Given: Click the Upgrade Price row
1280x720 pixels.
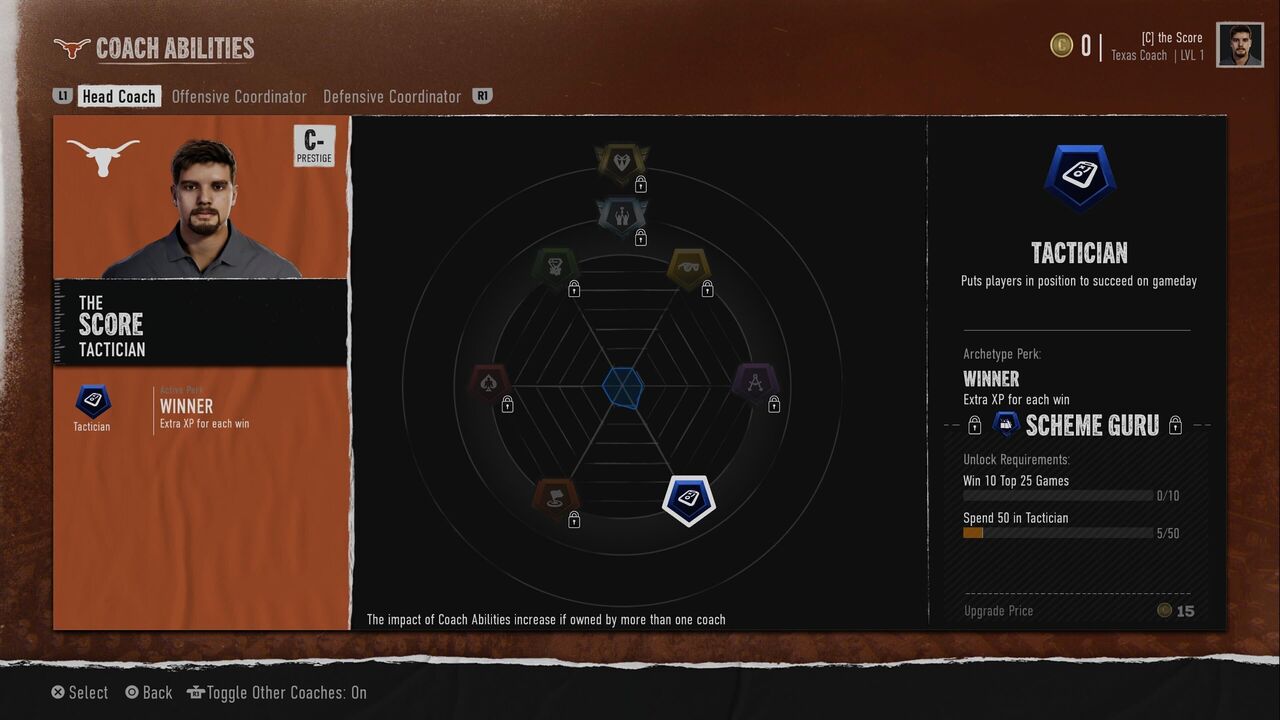Looking at the screenshot, I should (x=1077, y=611).
